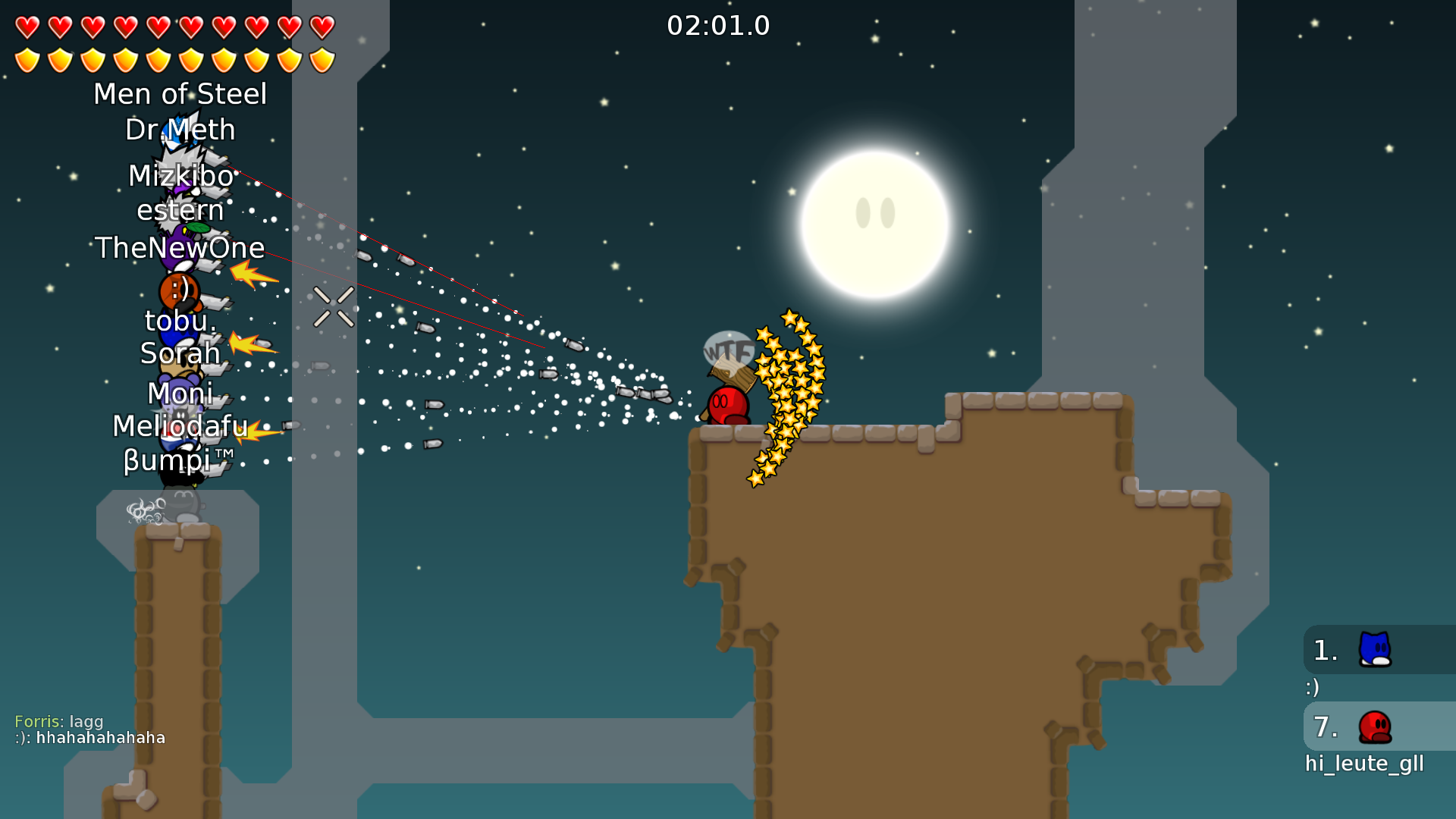Click the 02:01.0 match timer
The image size is (1456, 819).
pyautogui.click(x=718, y=25)
